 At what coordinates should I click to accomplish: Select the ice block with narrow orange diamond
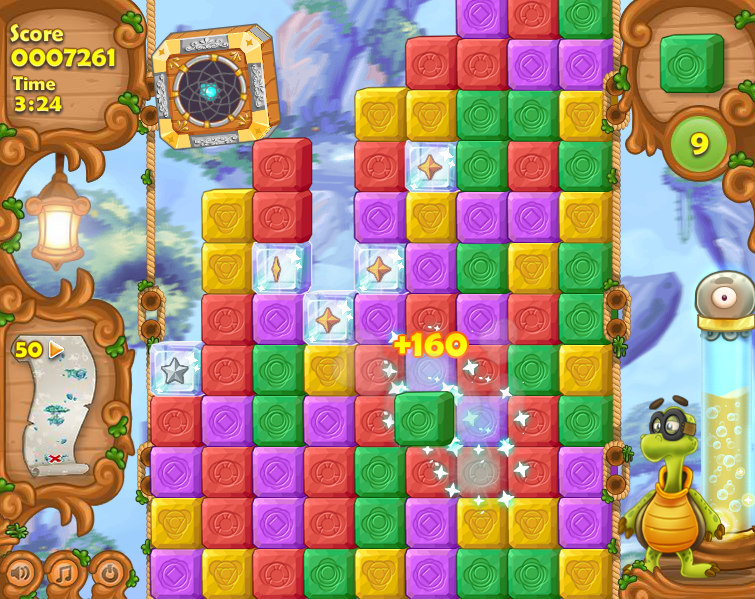[277, 267]
